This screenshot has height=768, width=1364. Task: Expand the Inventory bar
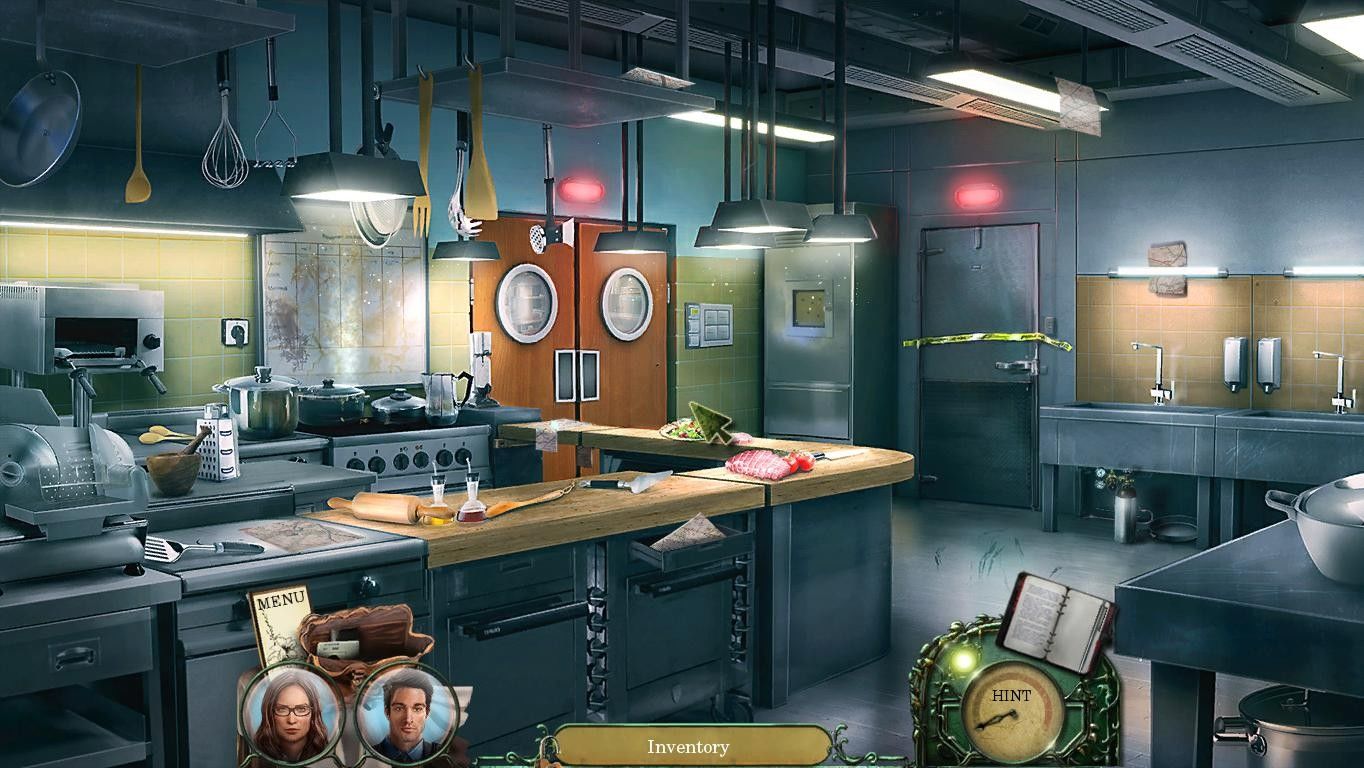coord(688,746)
